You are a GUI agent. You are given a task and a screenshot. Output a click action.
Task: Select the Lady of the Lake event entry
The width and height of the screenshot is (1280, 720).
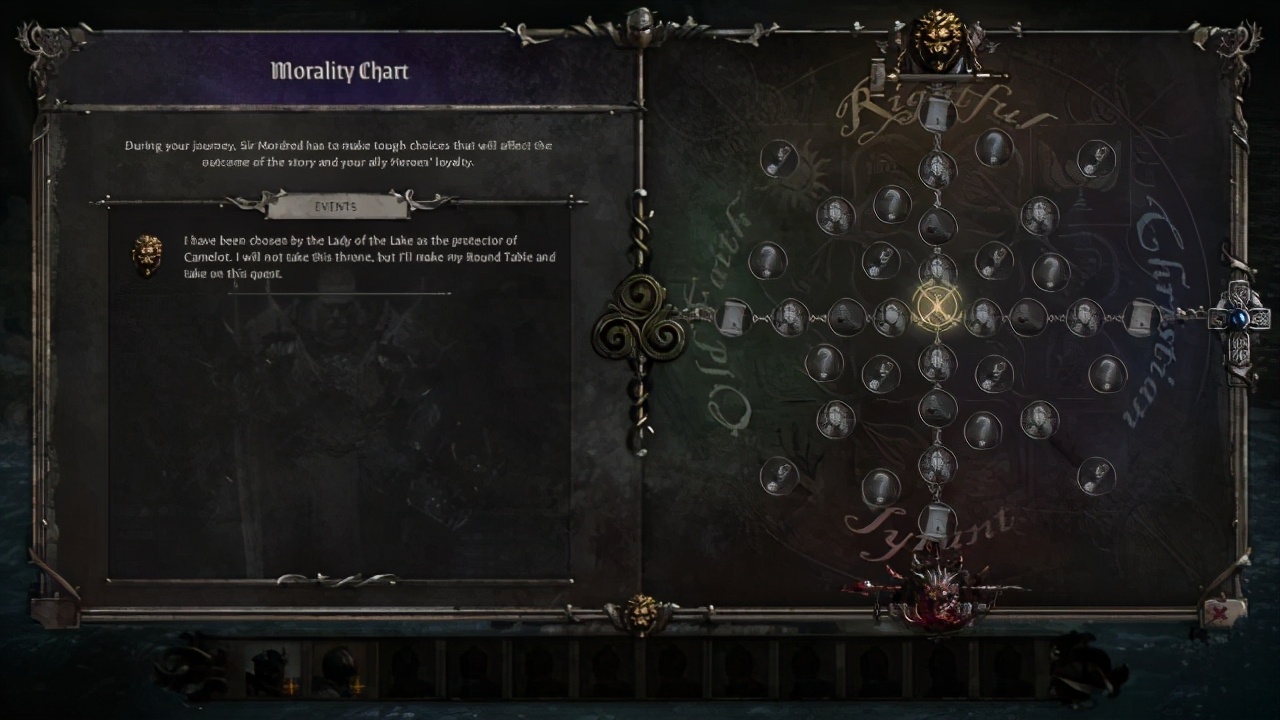tap(370, 257)
